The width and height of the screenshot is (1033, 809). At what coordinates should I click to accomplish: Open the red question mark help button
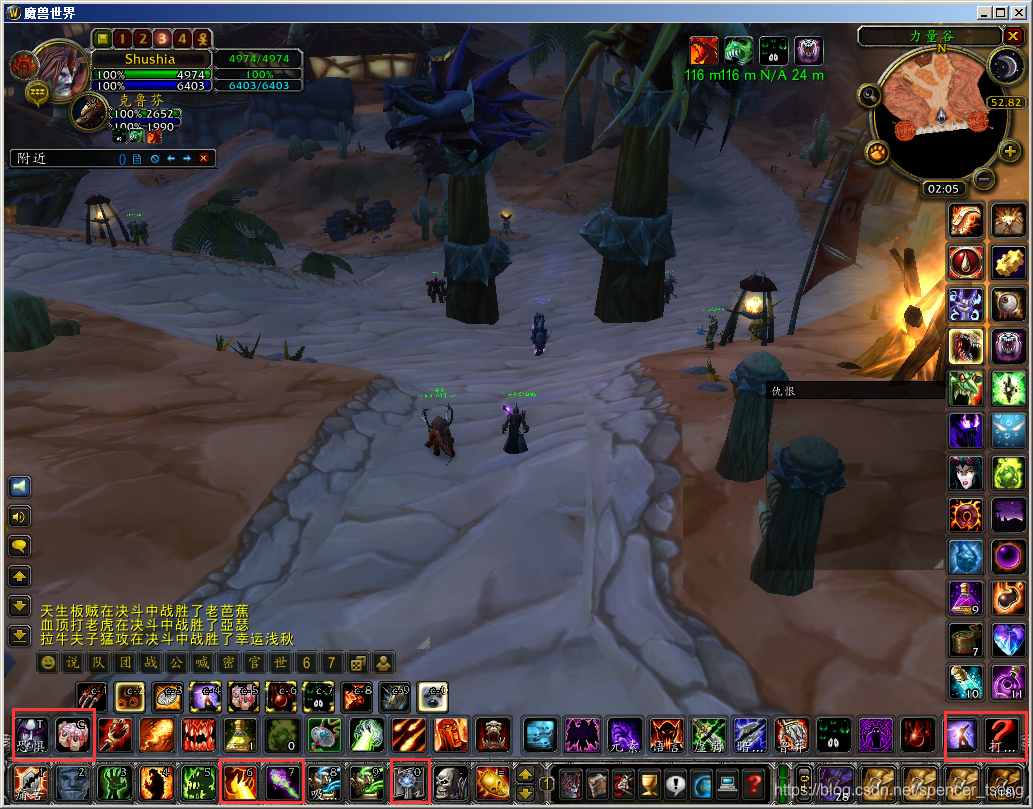[x=755, y=781]
